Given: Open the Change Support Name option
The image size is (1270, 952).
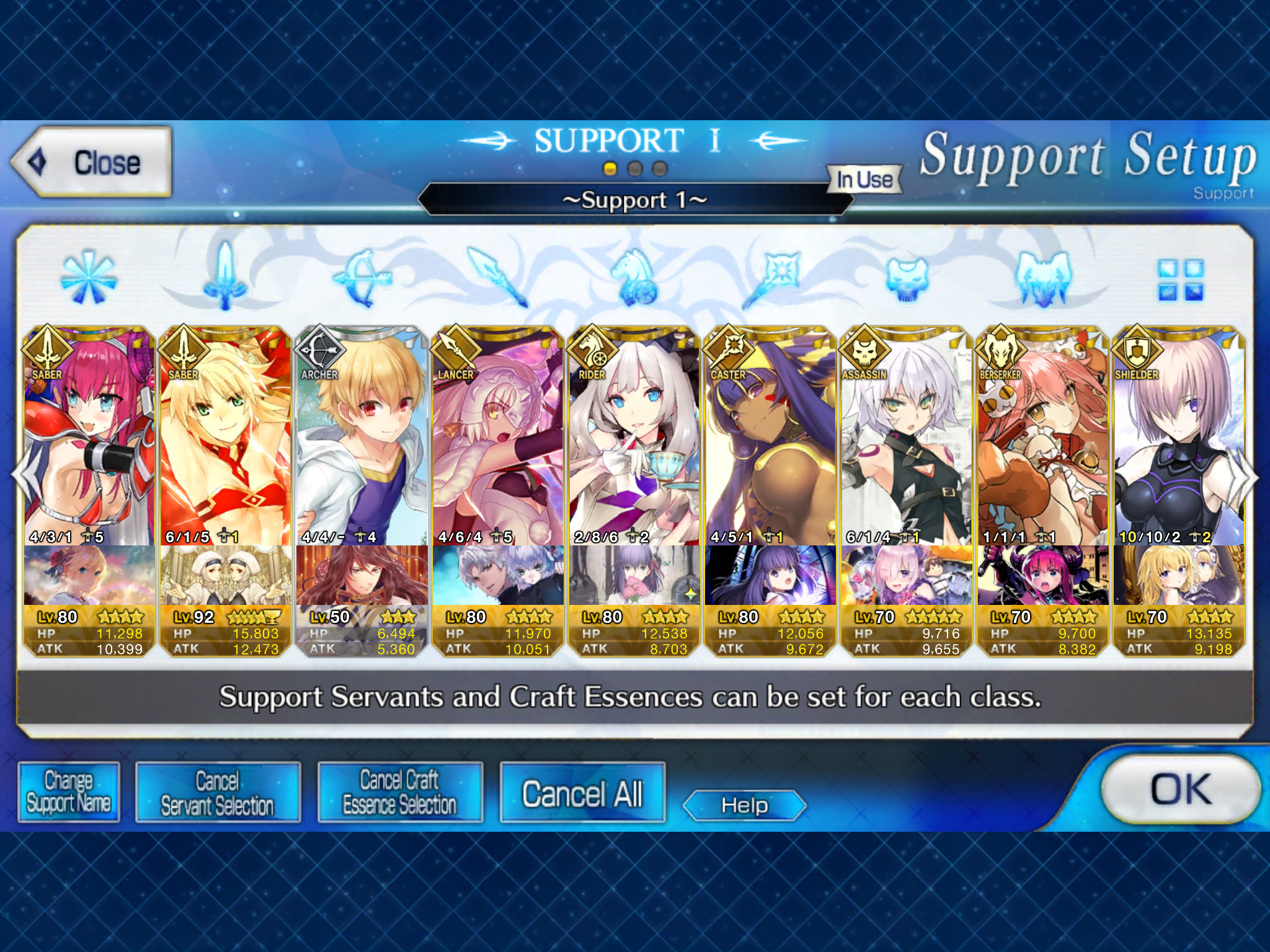Looking at the screenshot, I should click(68, 792).
